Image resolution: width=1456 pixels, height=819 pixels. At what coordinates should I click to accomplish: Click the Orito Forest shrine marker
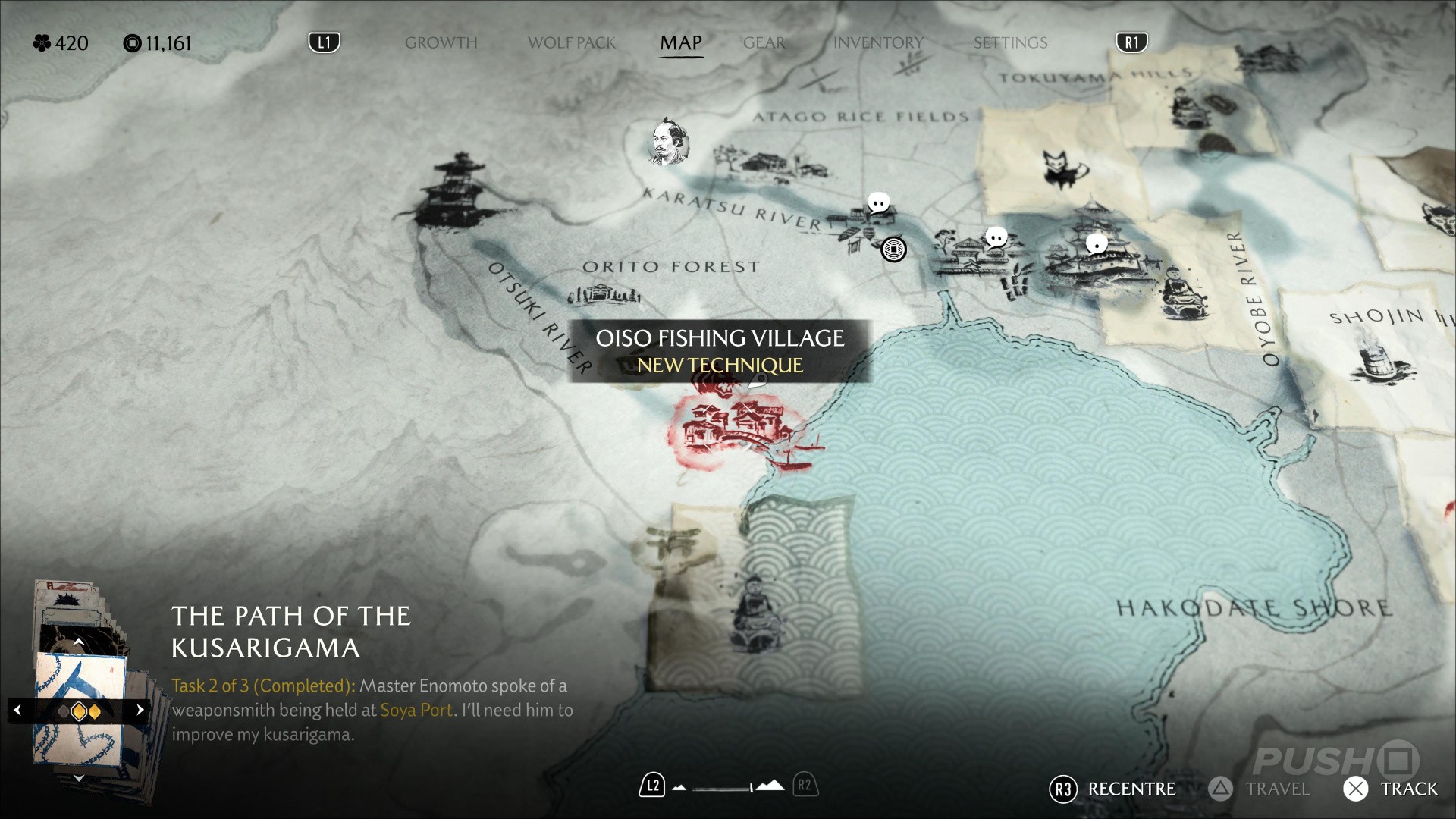point(604,294)
